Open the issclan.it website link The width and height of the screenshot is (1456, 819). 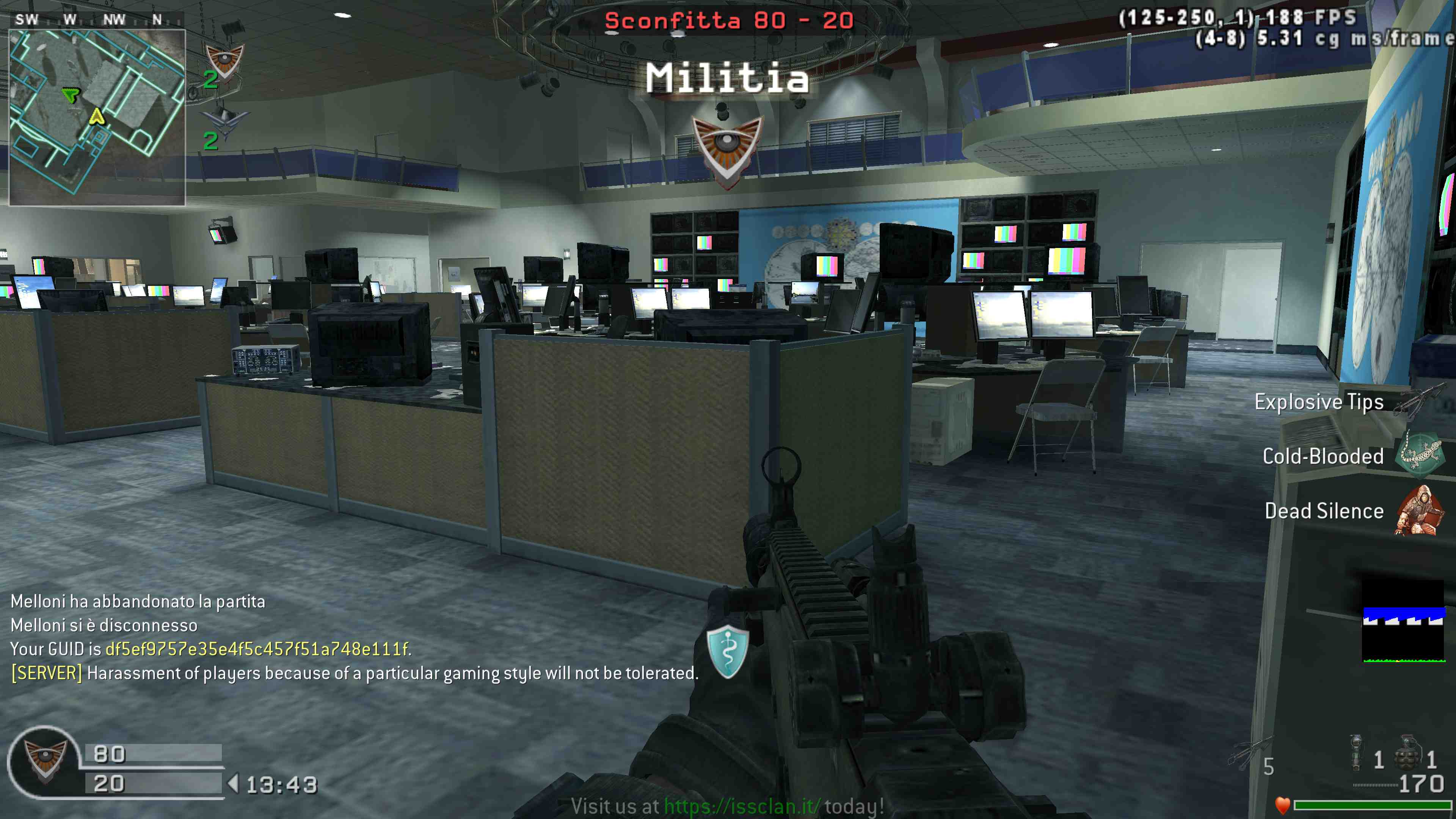pos(742,806)
